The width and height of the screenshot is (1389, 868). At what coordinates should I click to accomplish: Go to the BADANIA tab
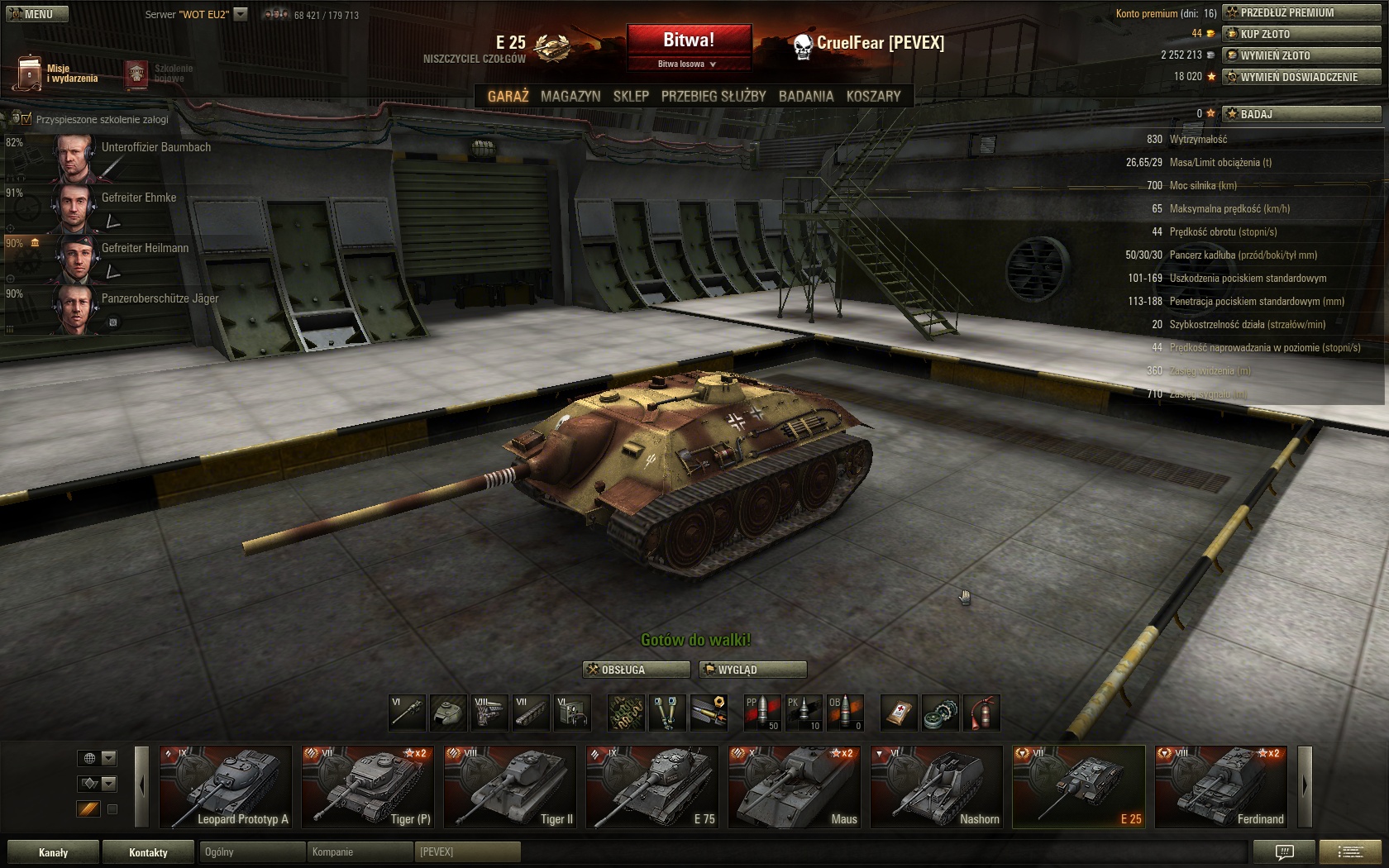[x=806, y=96]
